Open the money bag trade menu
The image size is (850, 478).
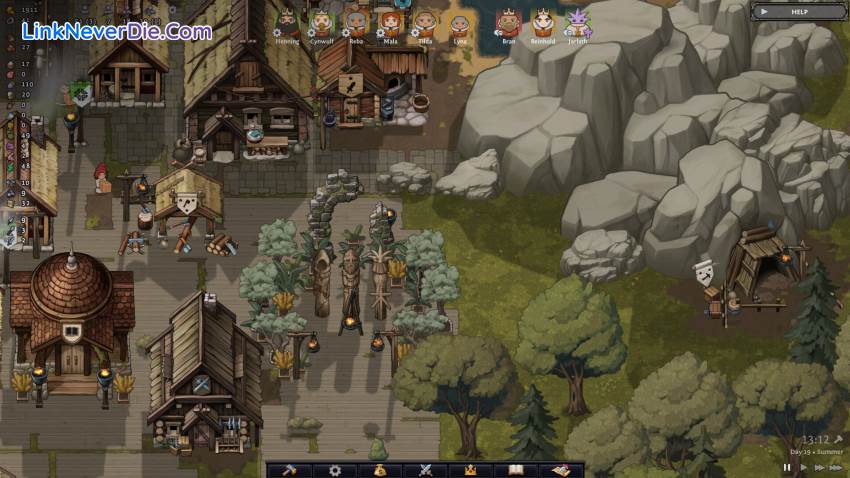tap(380, 470)
